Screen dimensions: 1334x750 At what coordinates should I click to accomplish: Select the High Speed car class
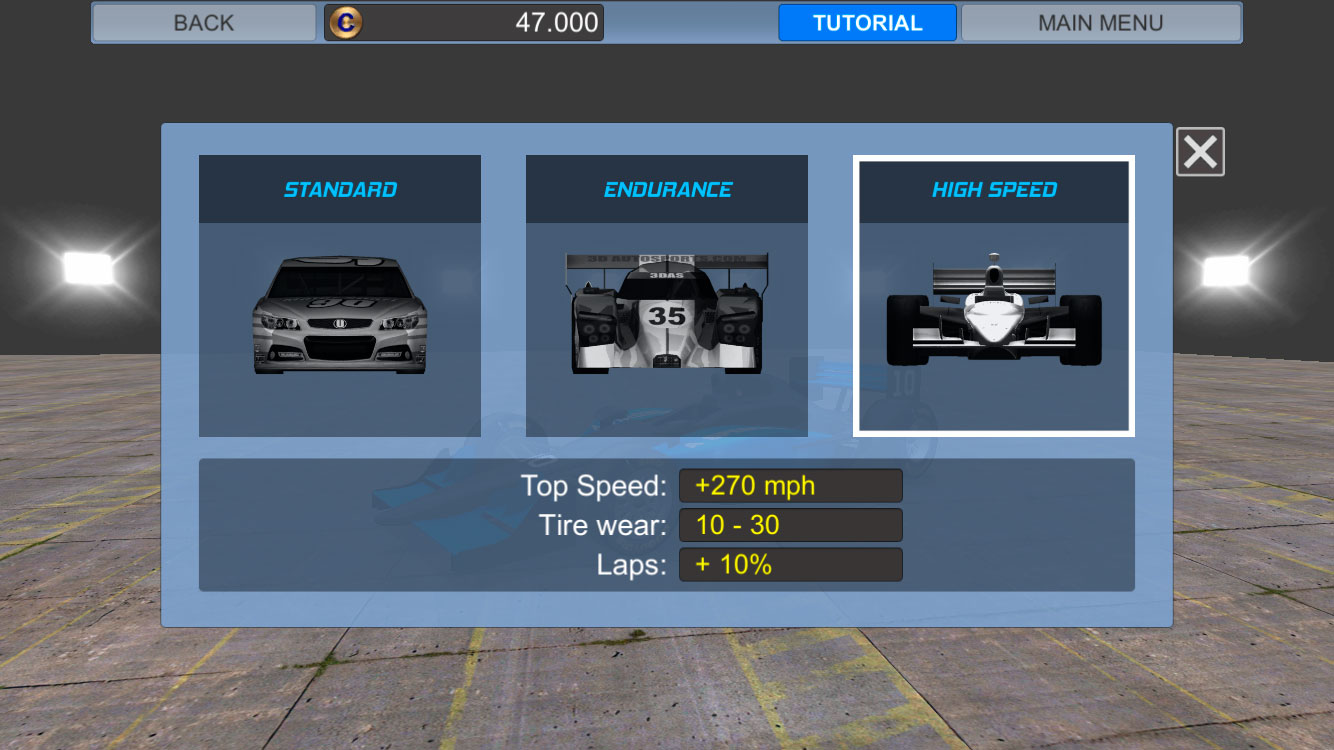pos(992,295)
